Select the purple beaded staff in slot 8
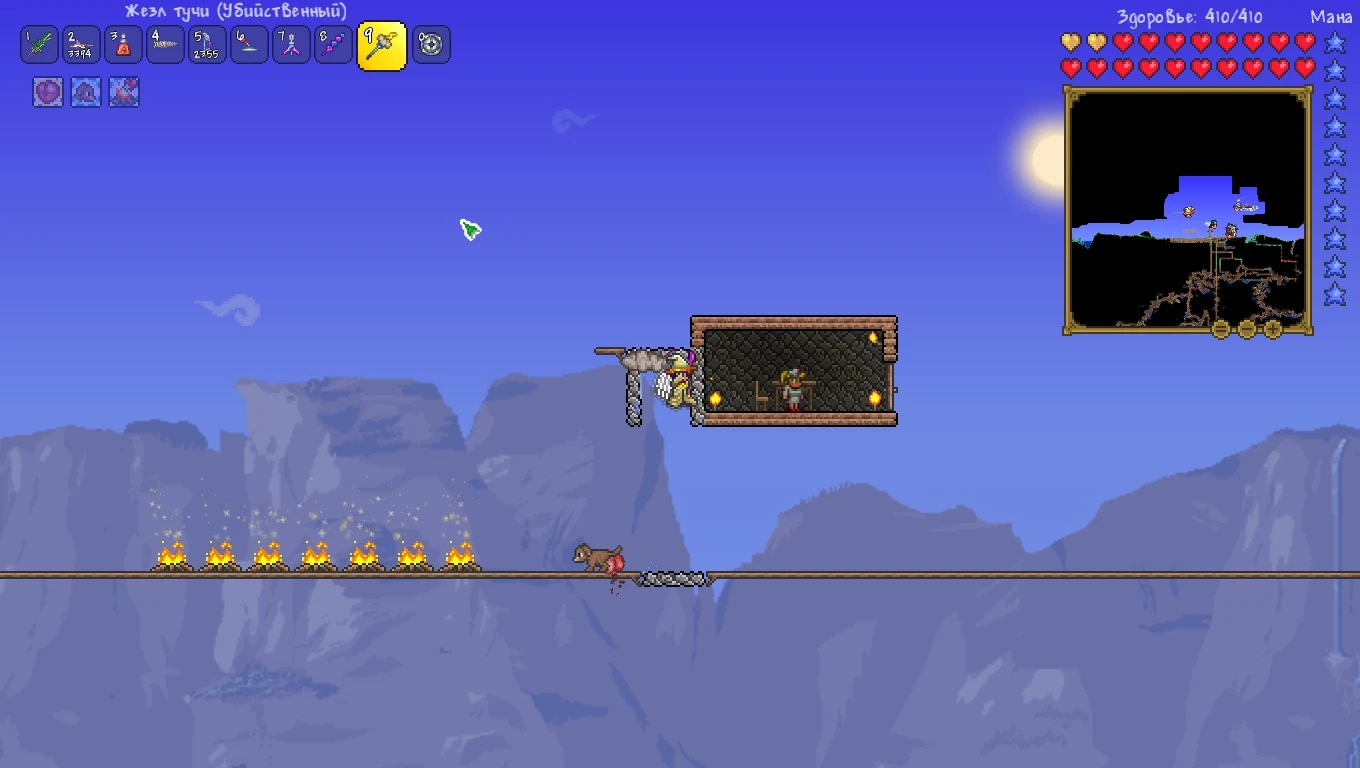Image resolution: width=1360 pixels, height=768 pixels. pos(333,45)
